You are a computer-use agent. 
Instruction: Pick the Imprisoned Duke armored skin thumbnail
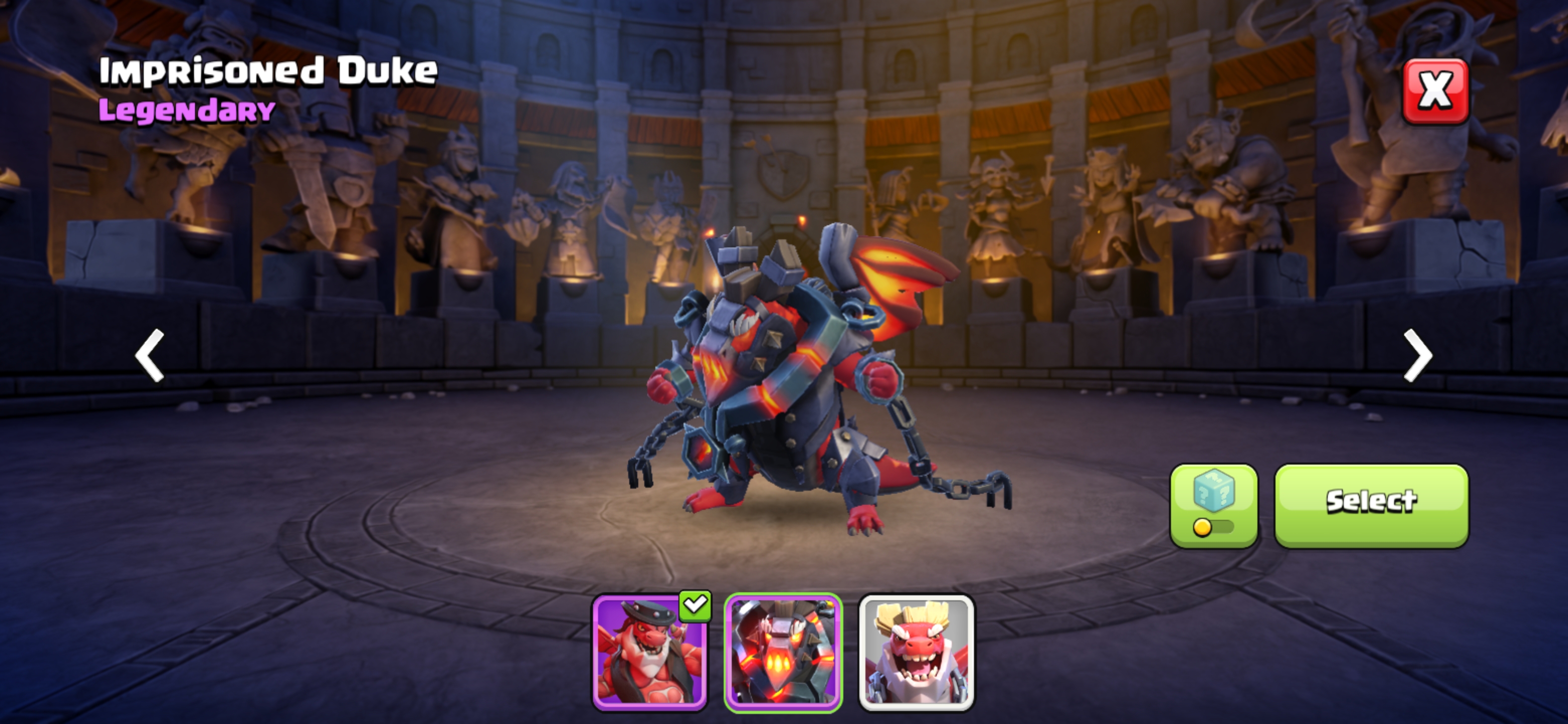783,652
